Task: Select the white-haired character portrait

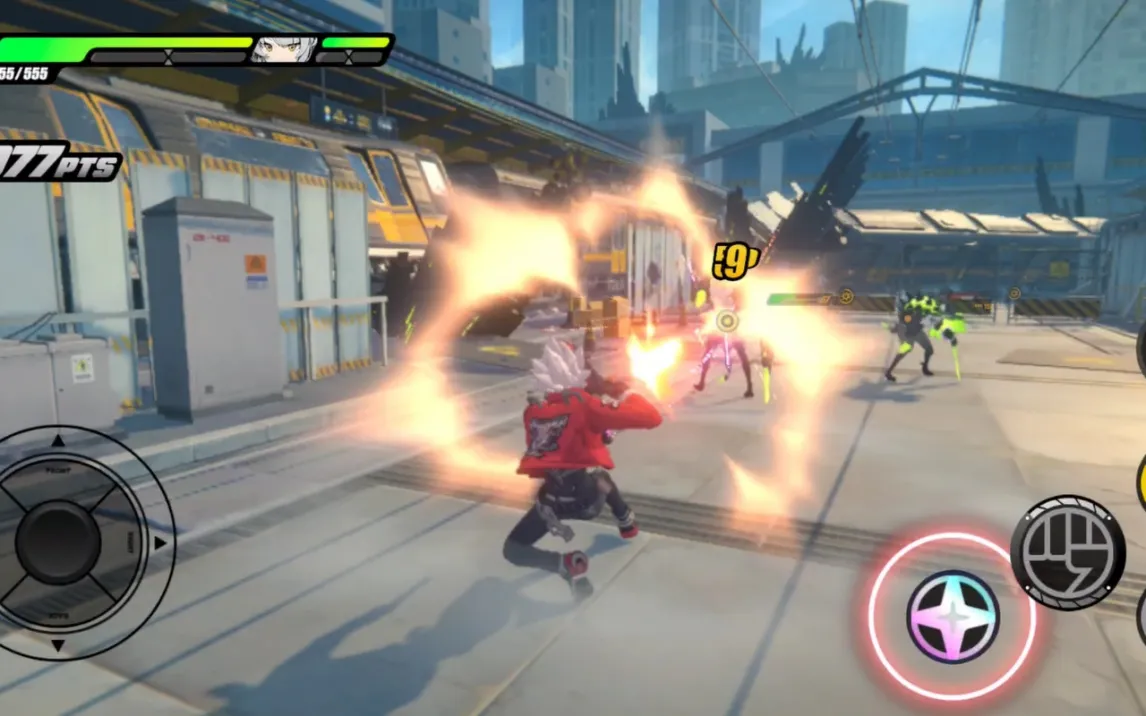Action: click(284, 49)
